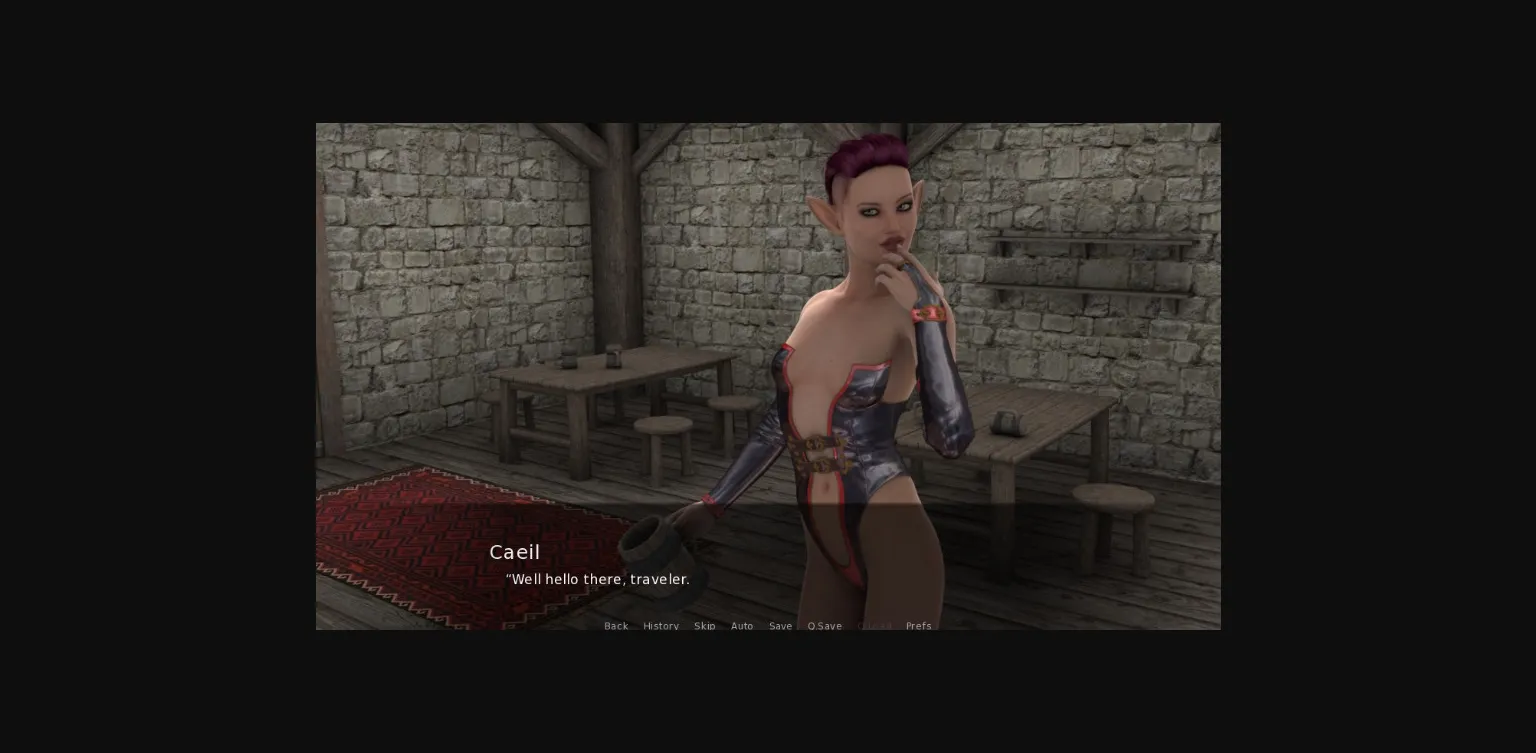Enable Skip mode
The width and height of the screenshot is (1536, 753).
[x=705, y=626]
